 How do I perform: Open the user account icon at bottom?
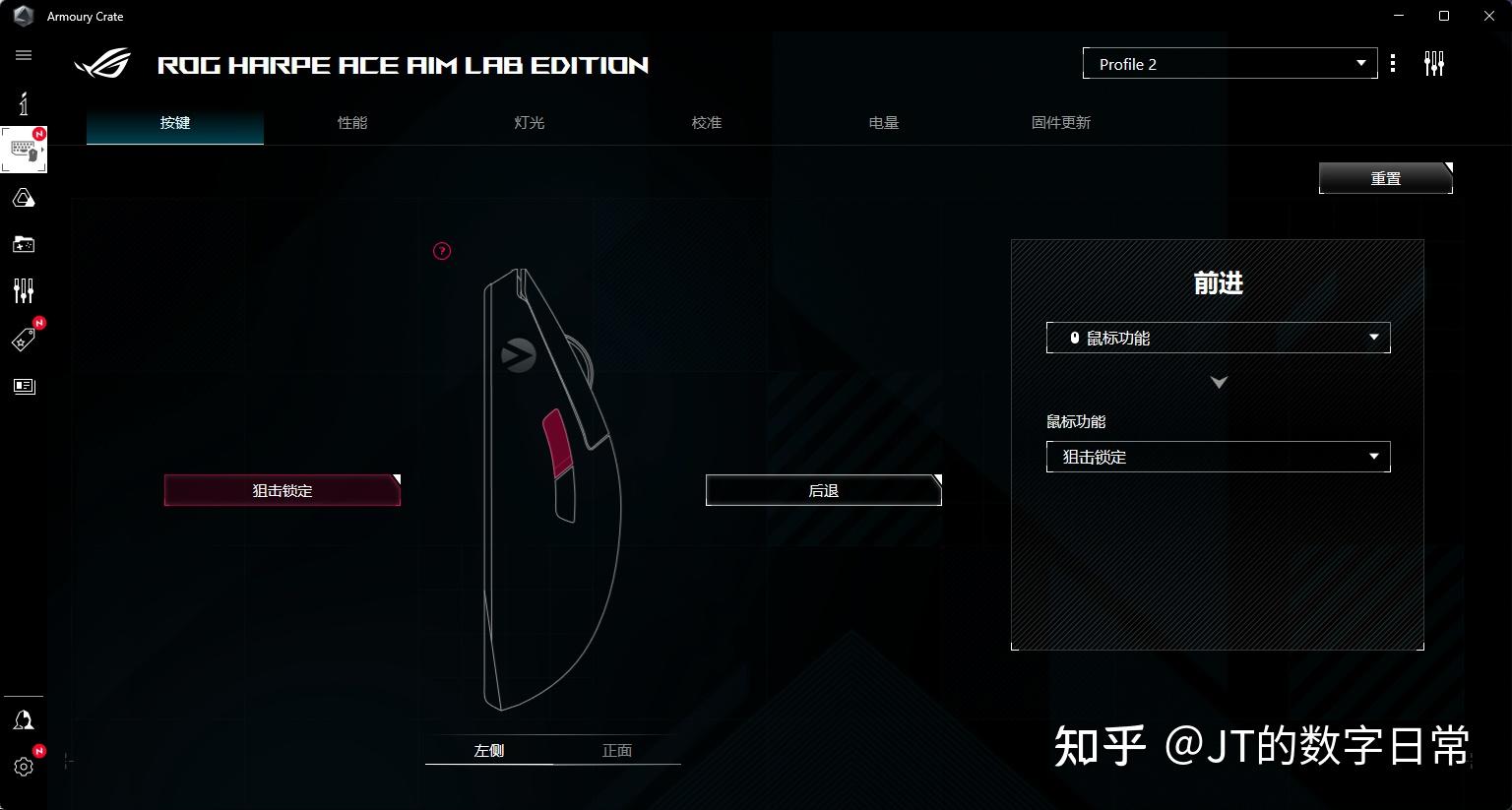point(23,719)
